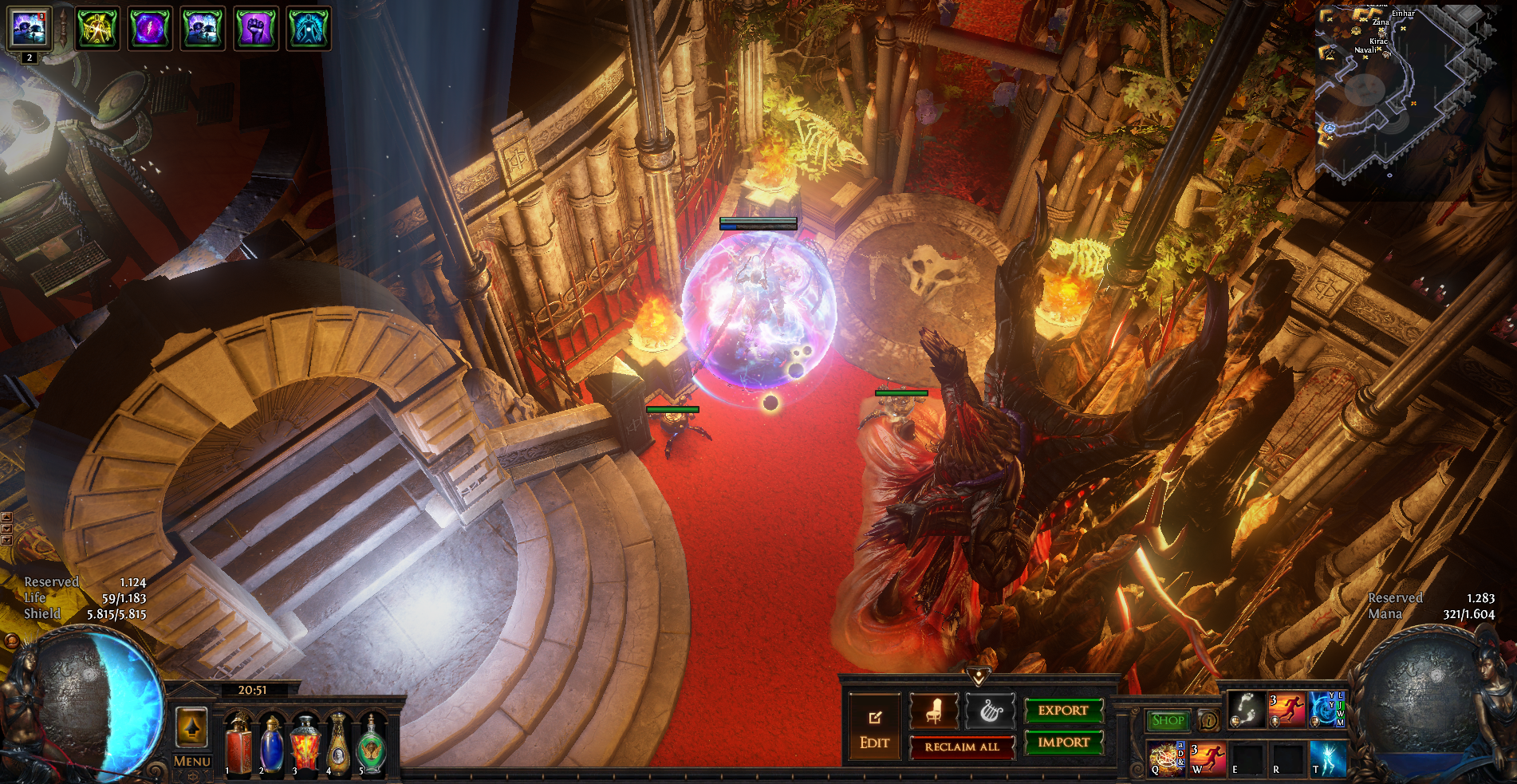Import a hideout layout
This screenshot has width=1517, height=784.
coord(1063,743)
